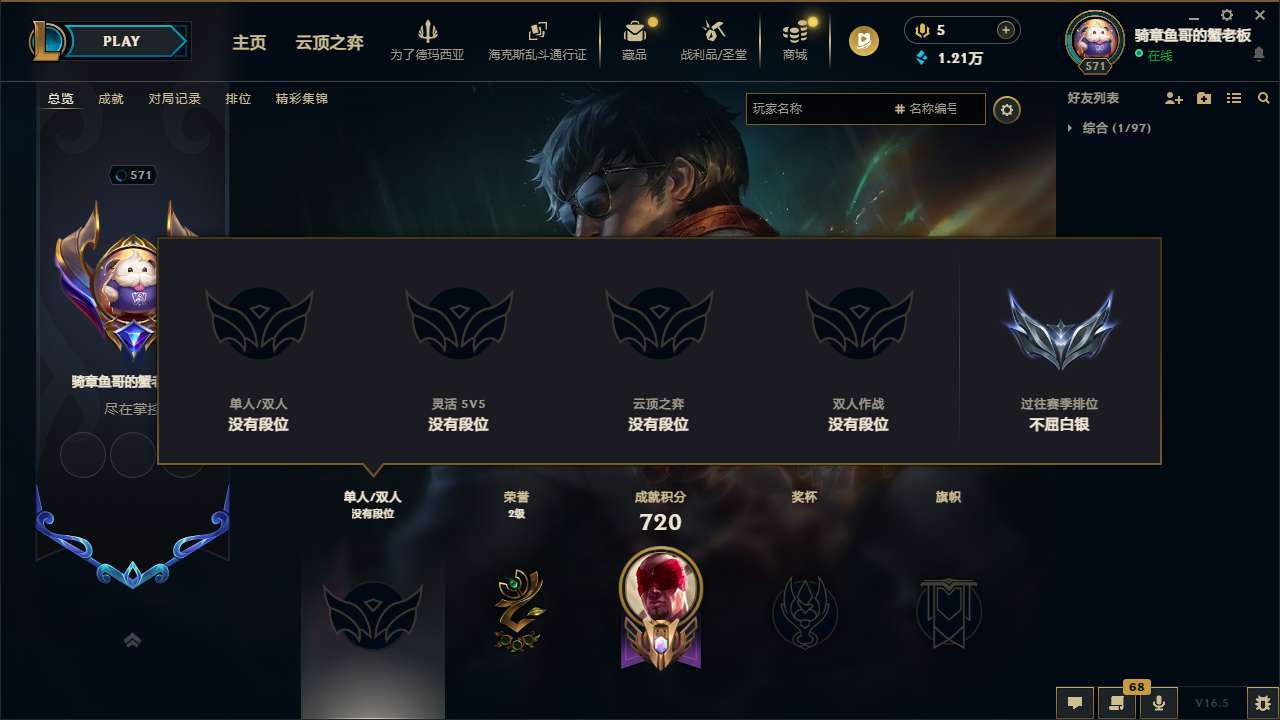Click the plus to add currency
This screenshot has height=720, width=1280.
pos(1004,29)
